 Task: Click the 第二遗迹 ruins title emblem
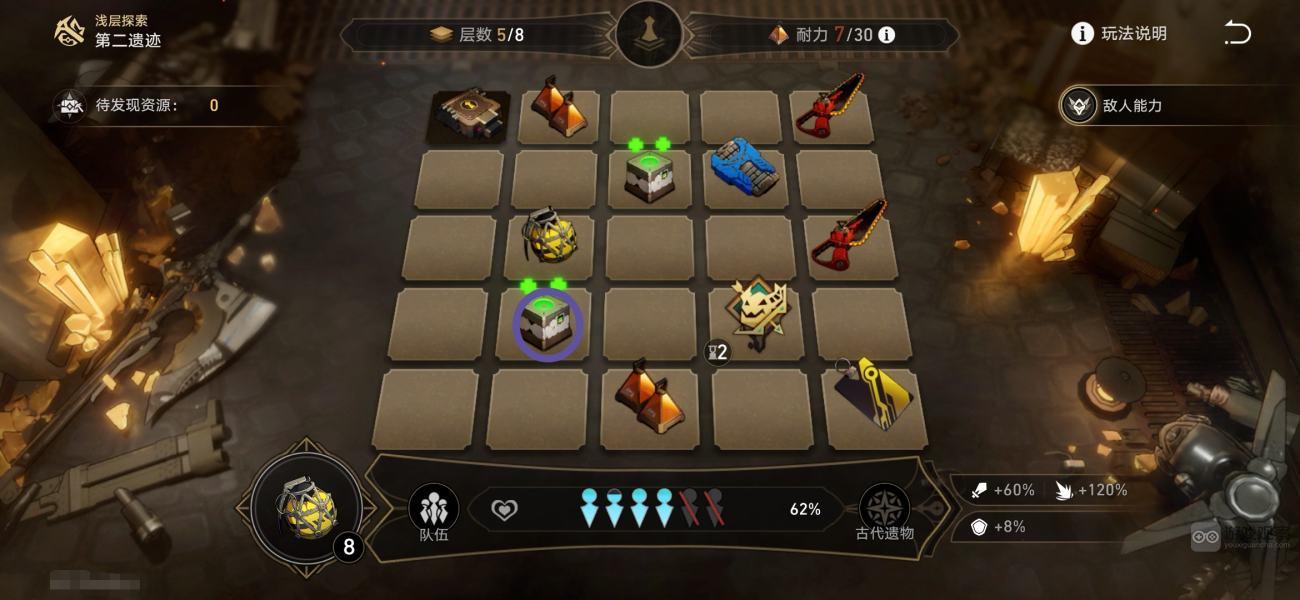pyautogui.click(x=69, y=32)
